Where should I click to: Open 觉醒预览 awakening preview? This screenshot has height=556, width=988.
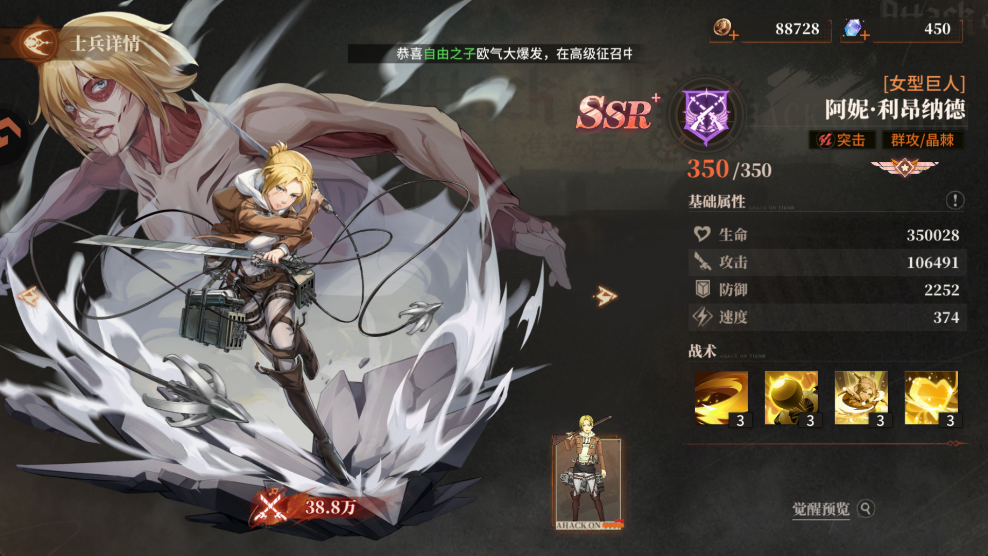tap(832, 509)
